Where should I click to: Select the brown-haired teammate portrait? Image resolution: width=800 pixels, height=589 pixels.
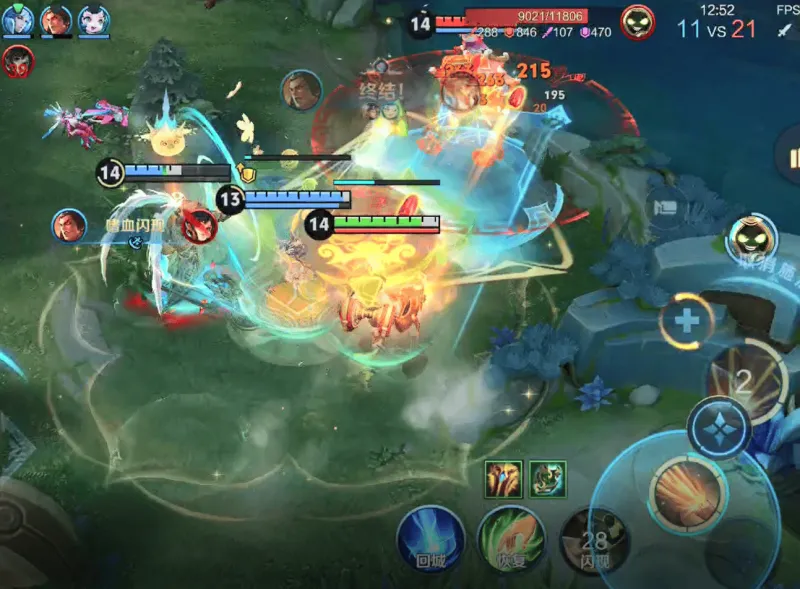point(56,20)
